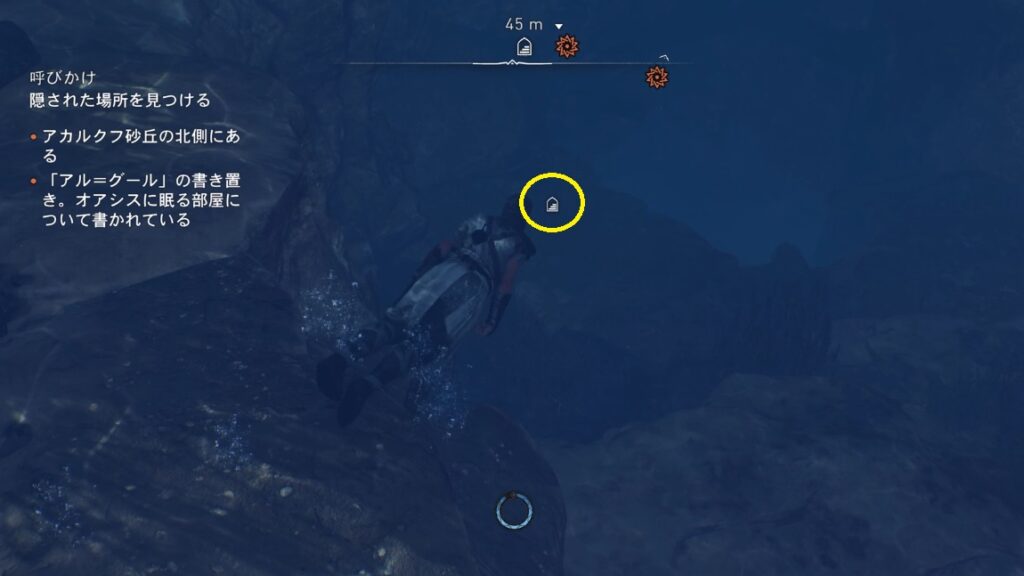Click the orange marker below the compass line
This screenshot has height=576, width=1024.
tap(657, 76)
